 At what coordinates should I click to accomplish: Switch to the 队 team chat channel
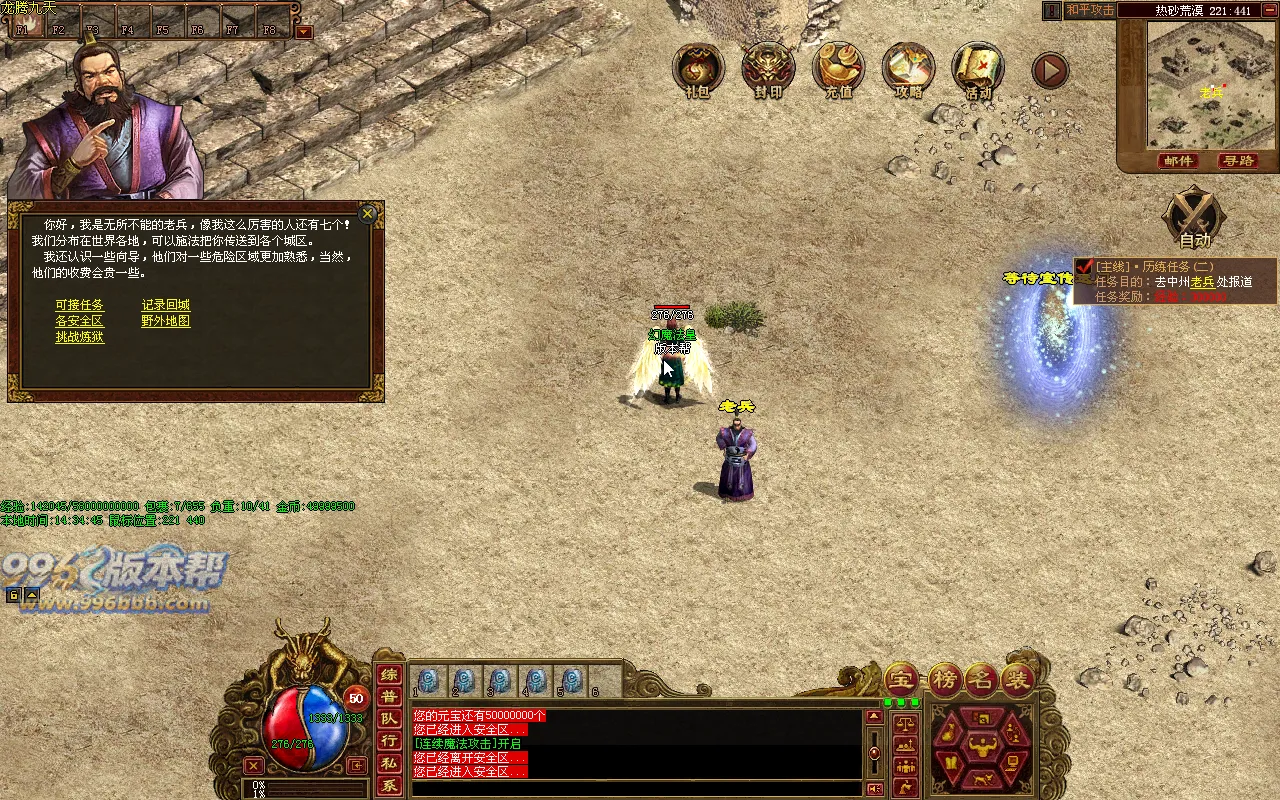point(389,719)
